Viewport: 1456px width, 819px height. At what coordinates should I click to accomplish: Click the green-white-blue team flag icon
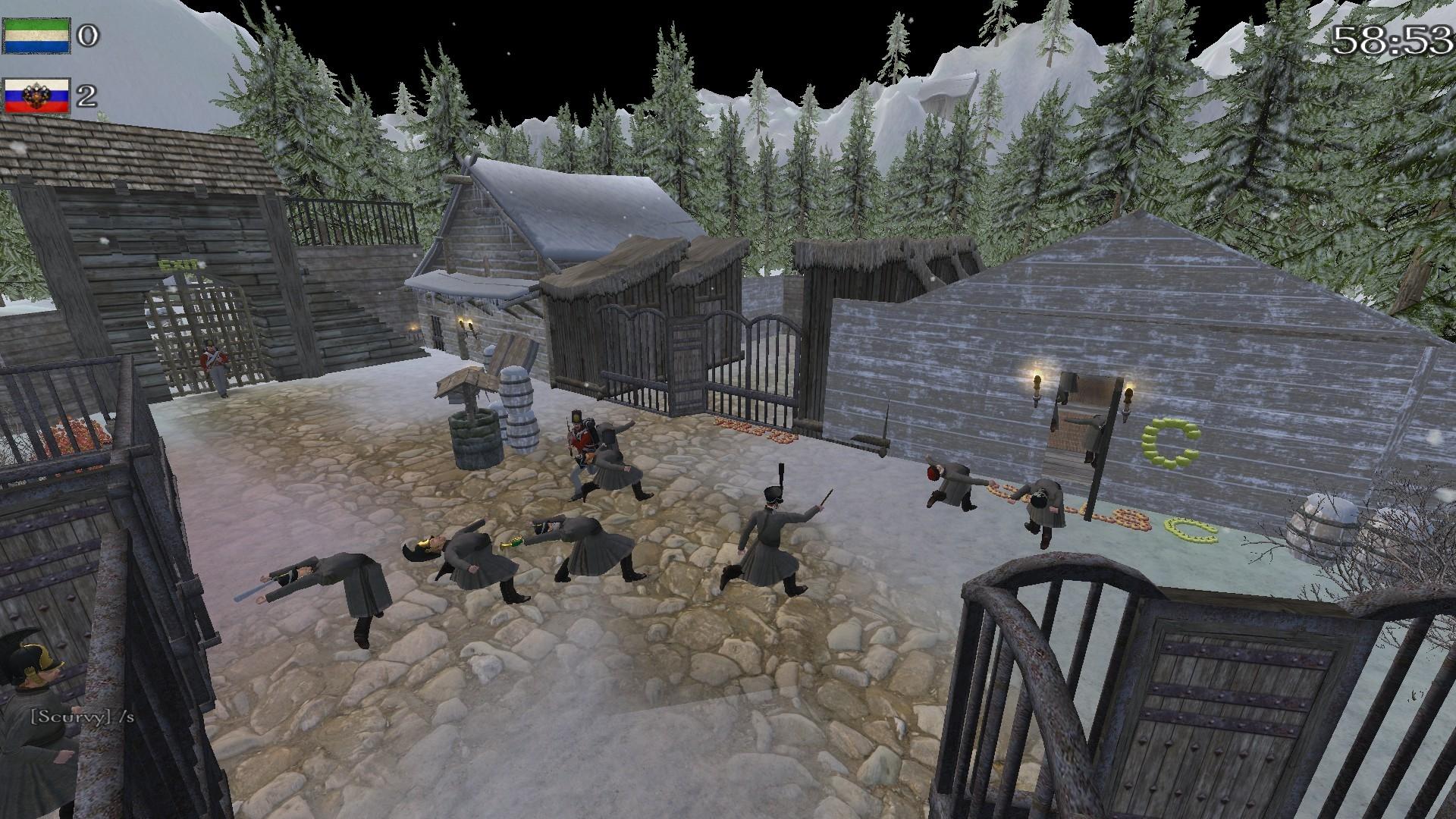click(36, 36)
